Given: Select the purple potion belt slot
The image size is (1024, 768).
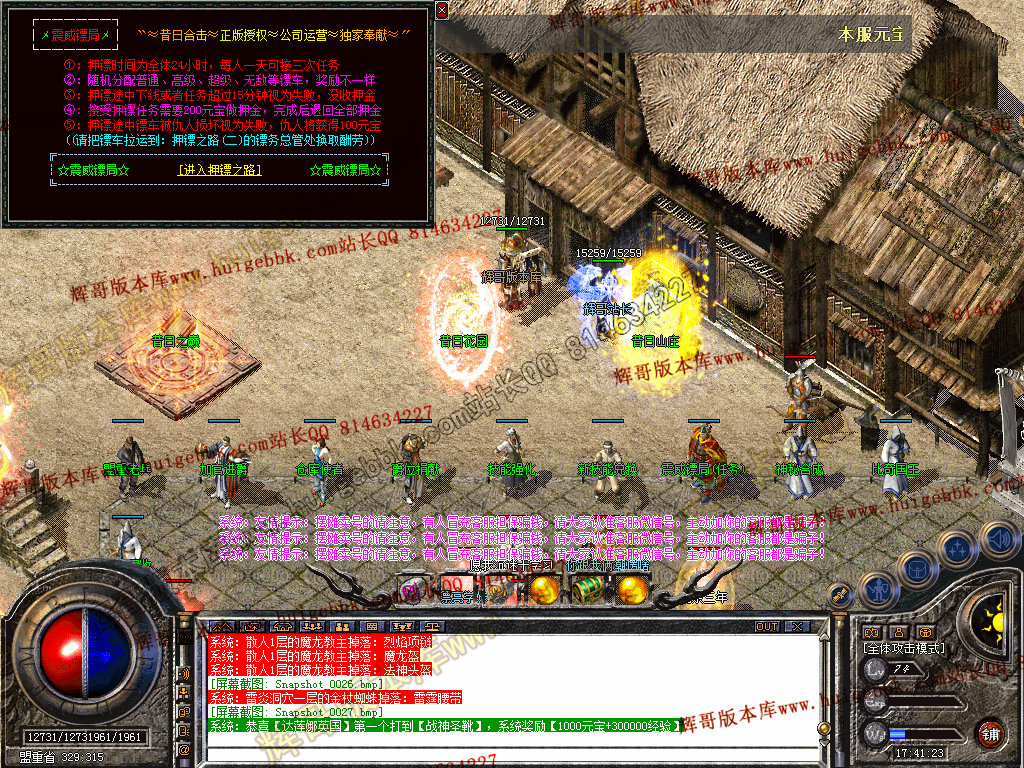Looking at the screenshot, I should pos(413,590).
